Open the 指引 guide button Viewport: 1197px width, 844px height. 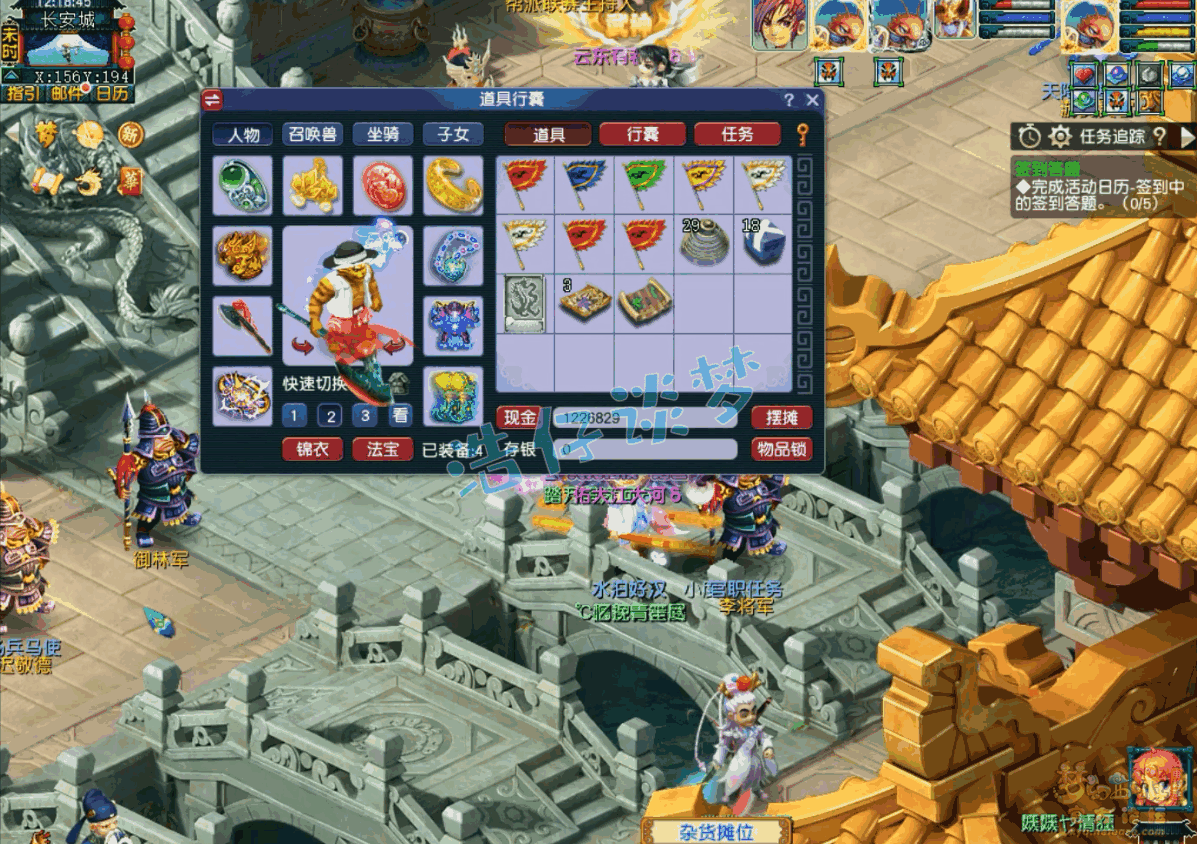[x=22, y=93]
